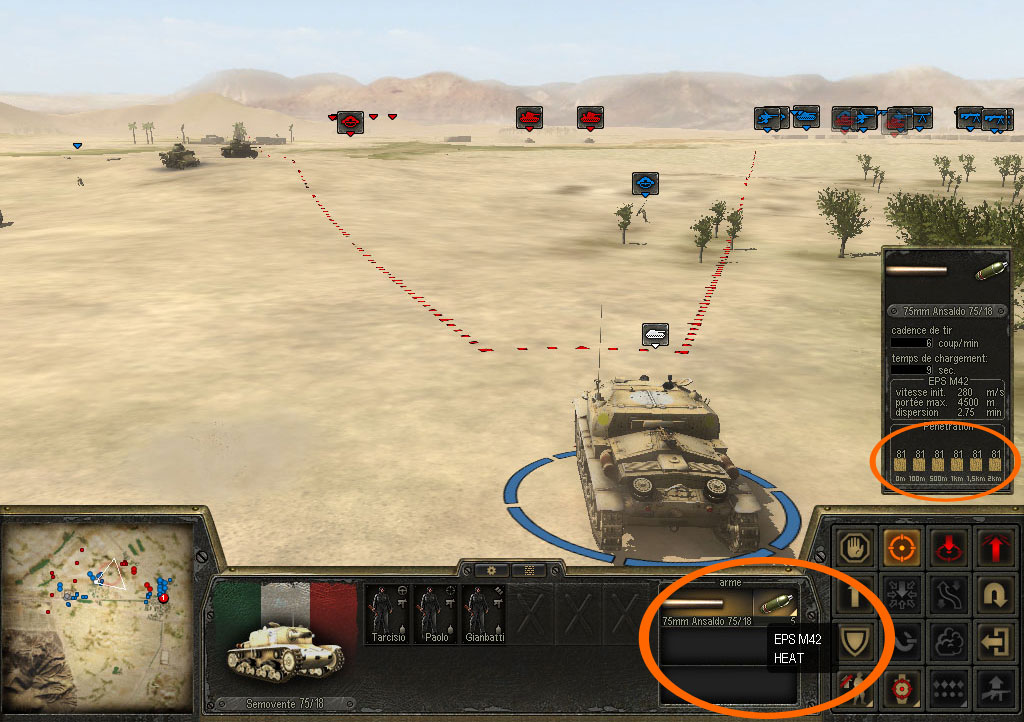Activate the orange crosshair attack command
Screen dimensions: 1024x722
tap(900, 547)
